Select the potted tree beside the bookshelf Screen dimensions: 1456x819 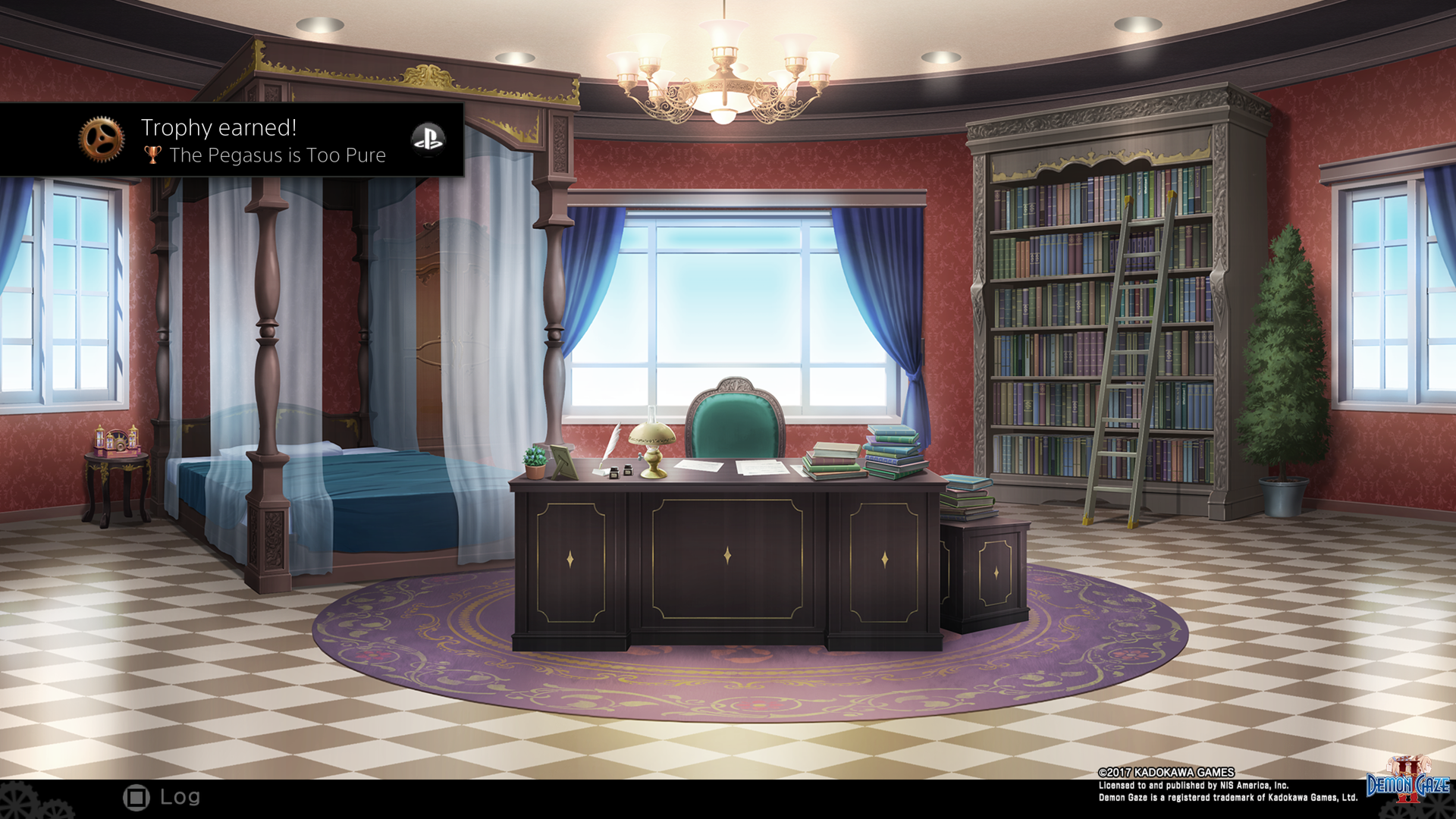click(x=1282, y=364)
